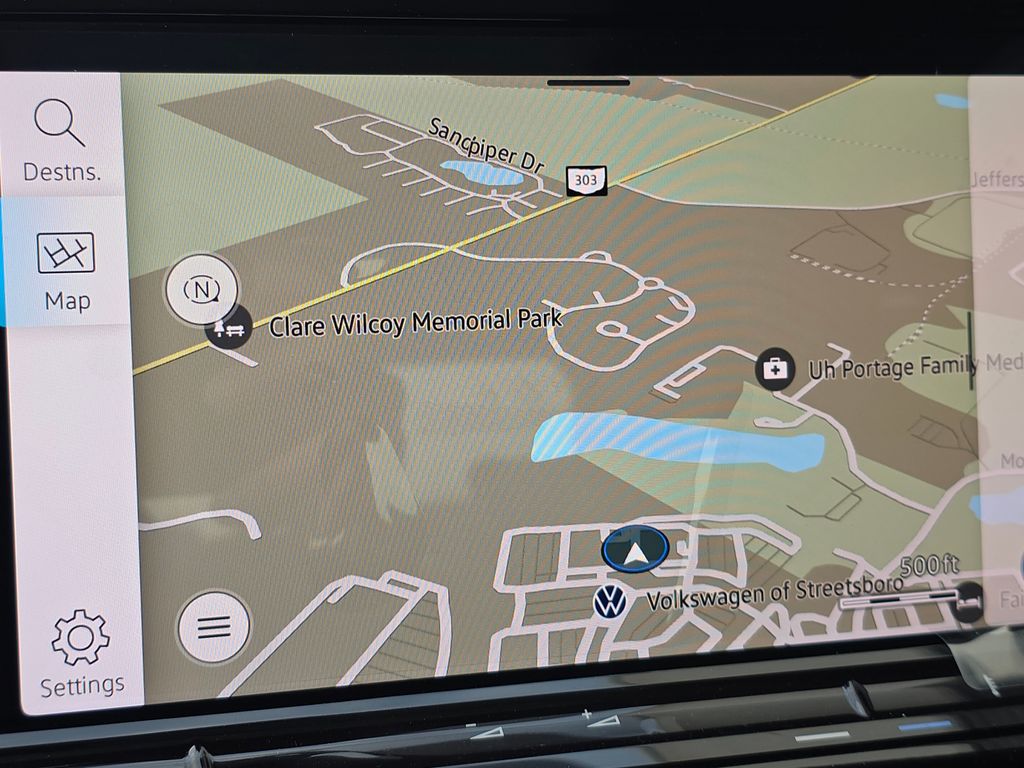Select the Uh Portage Family medical marker
The height and width of the screenshot is (768, 1024).
(775, 368)
